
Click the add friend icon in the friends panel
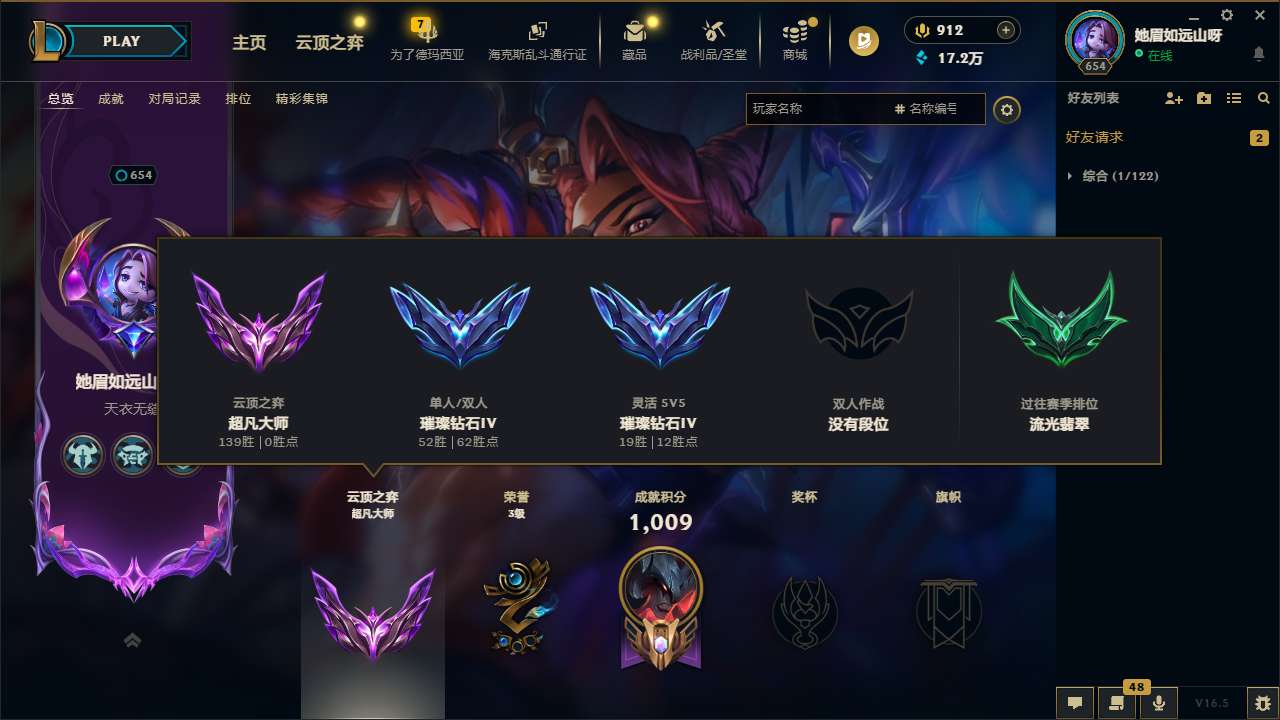(1172, 98)
